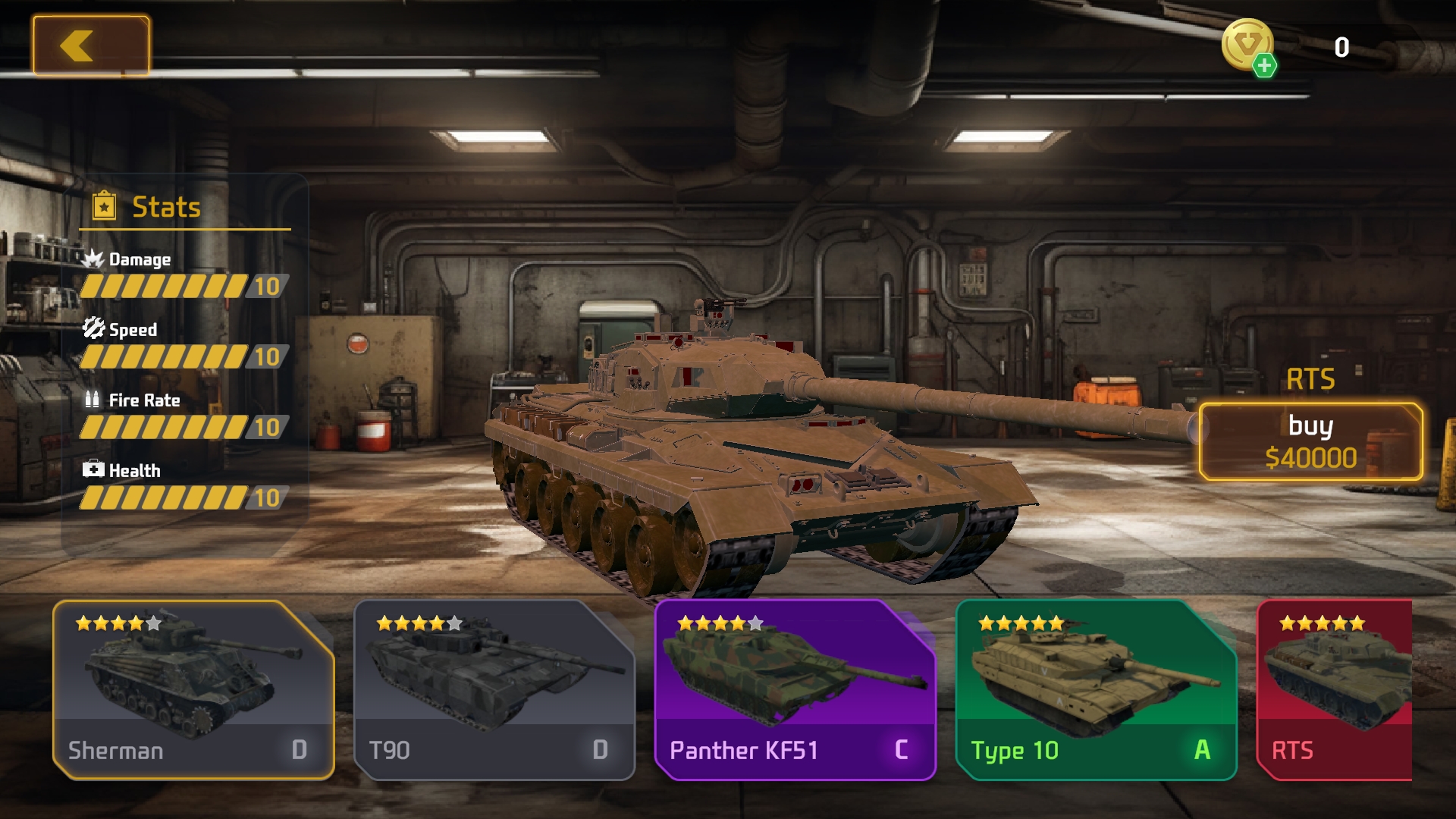Go back with the yellow arrow button
This screenshot has height=819, width=1456.
coord(91,46)
